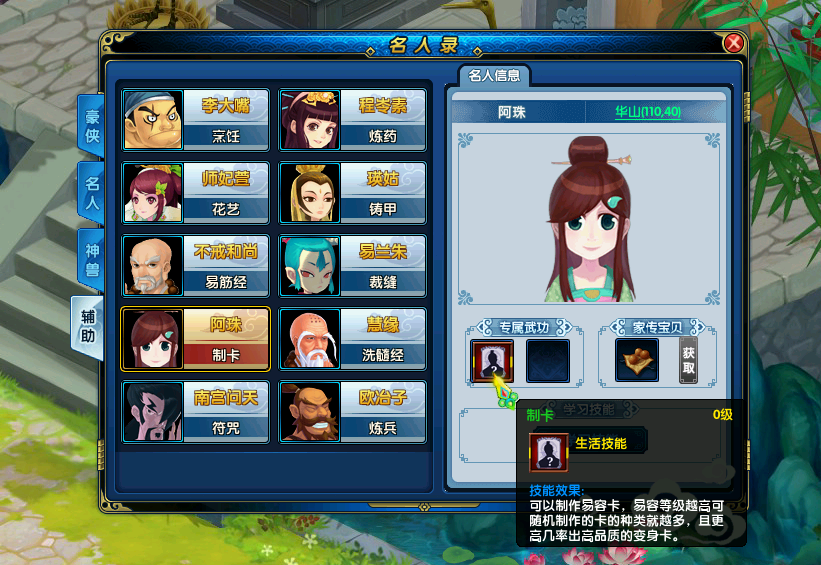
Task: Select 阿珠 the 制卡 master
Action: click(x=196, y=339)
